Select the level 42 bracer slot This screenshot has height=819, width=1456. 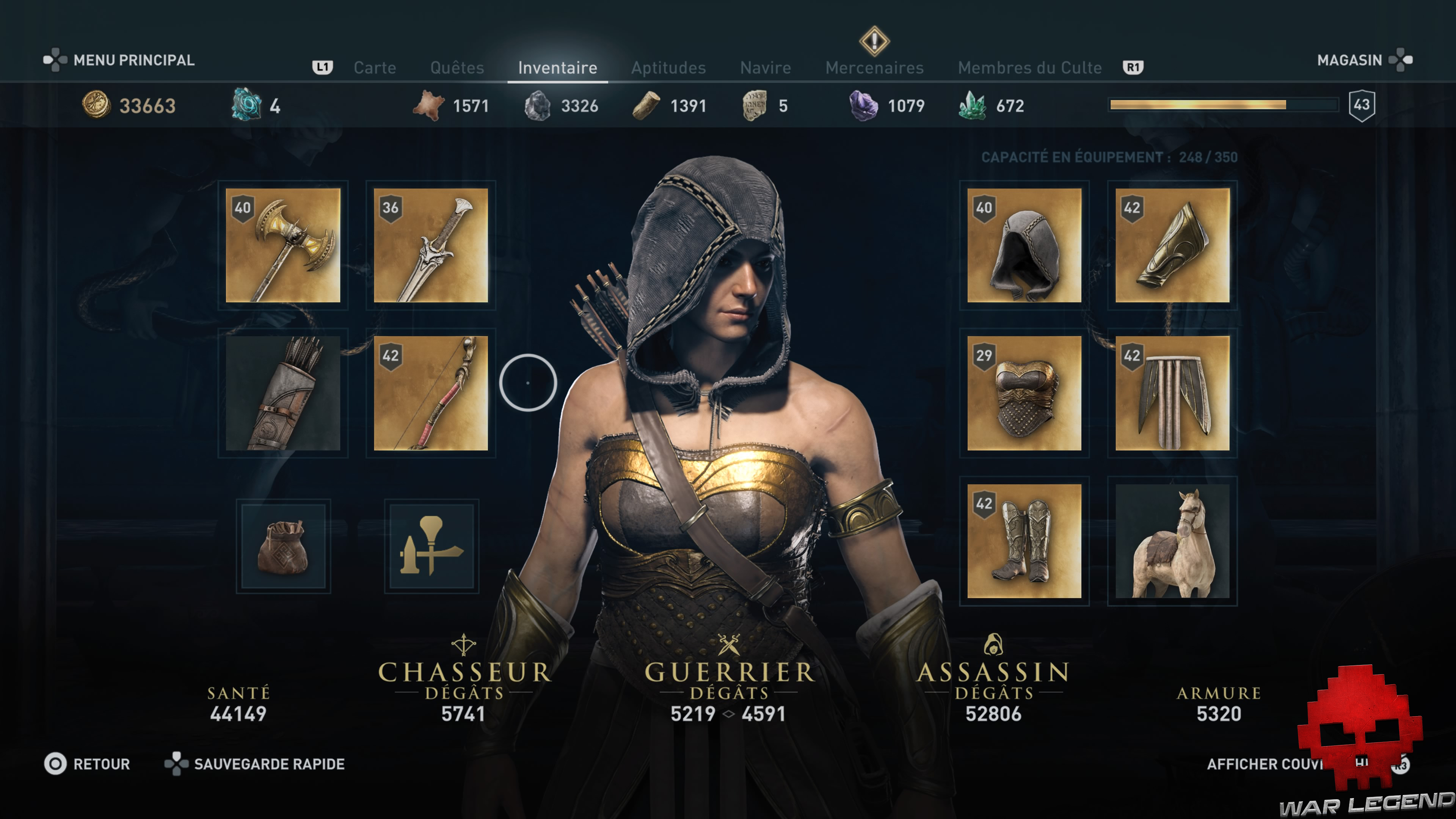click(x=1172, y=245)
